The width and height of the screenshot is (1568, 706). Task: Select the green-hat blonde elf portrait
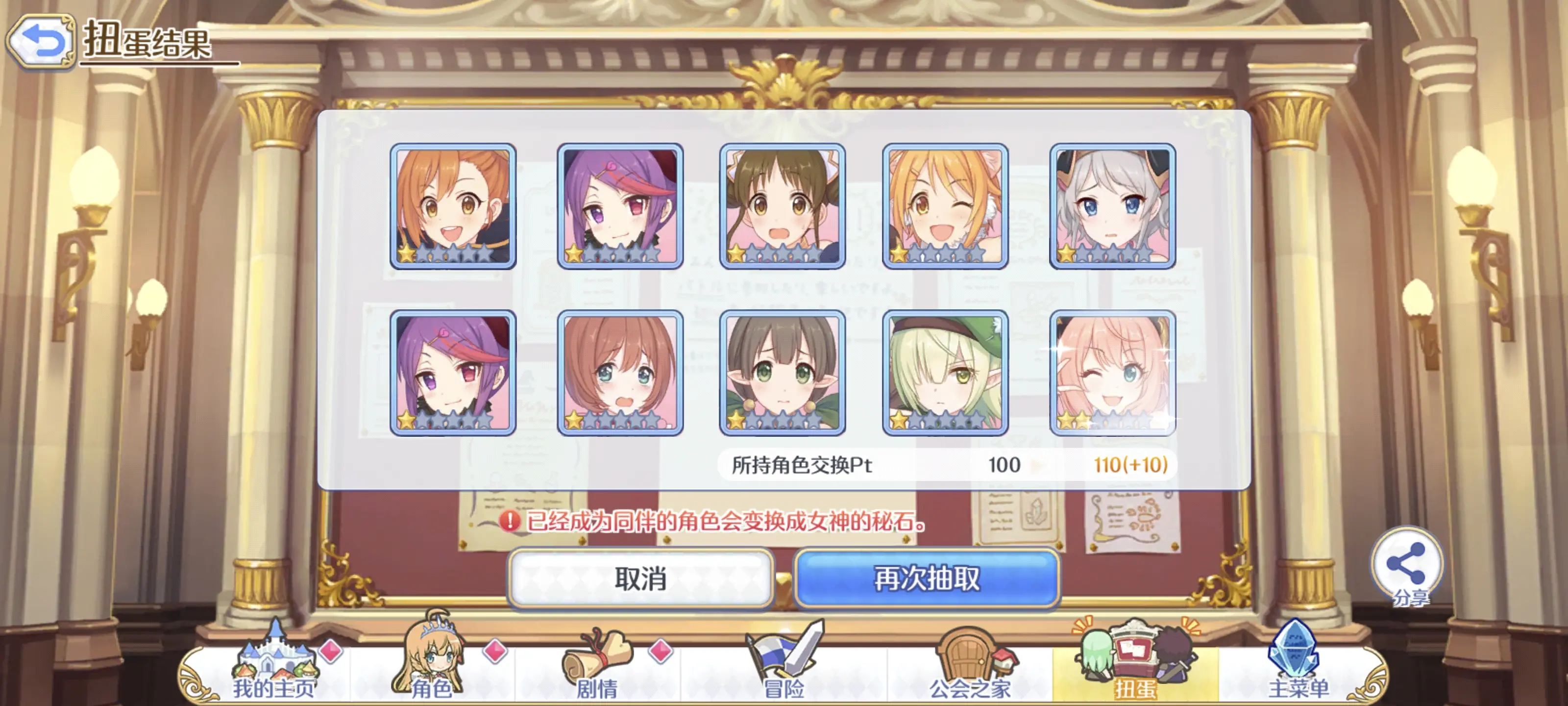coord(945,372)
